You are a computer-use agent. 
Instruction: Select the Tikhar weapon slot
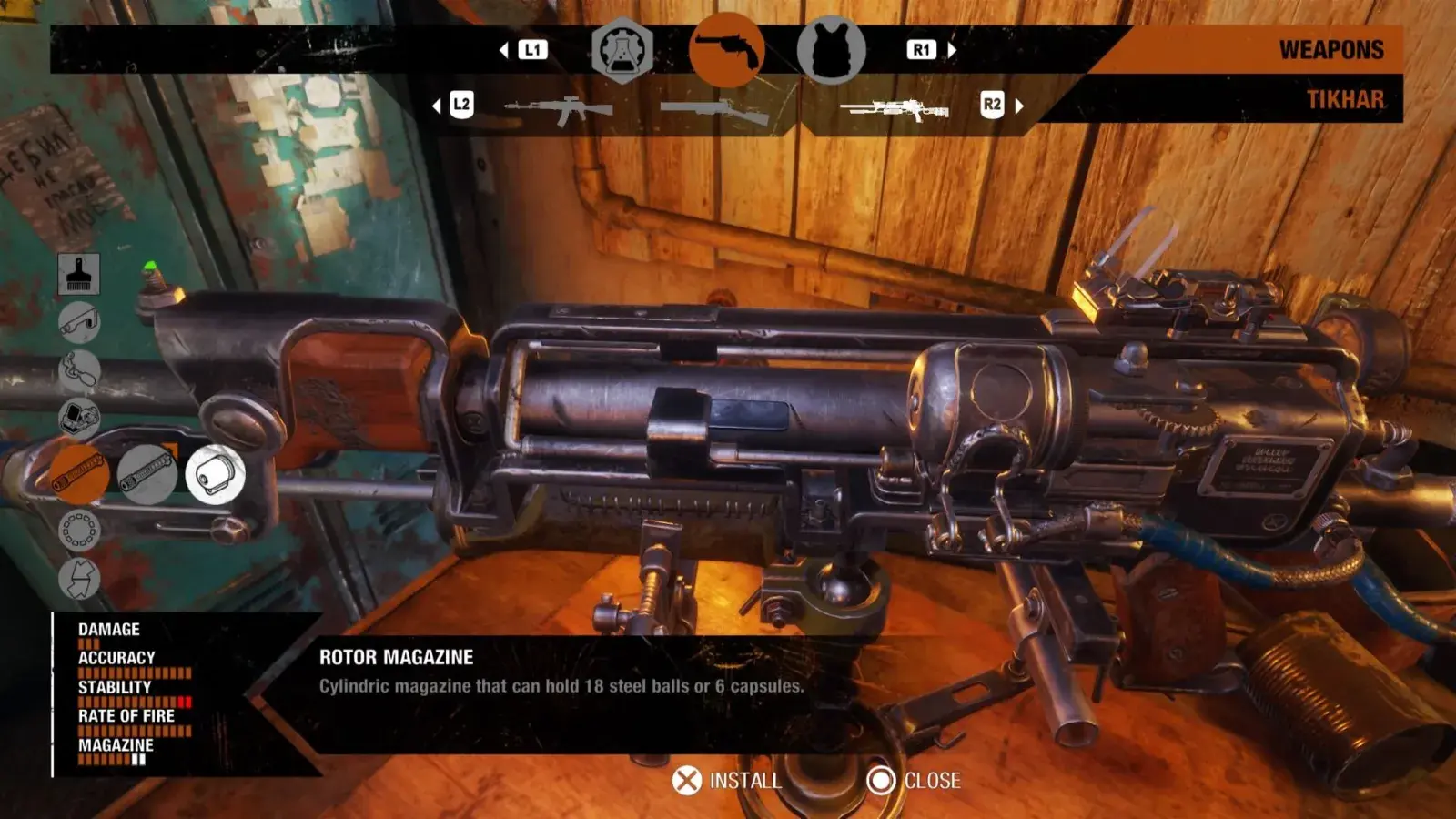click(x=895, y=110)
